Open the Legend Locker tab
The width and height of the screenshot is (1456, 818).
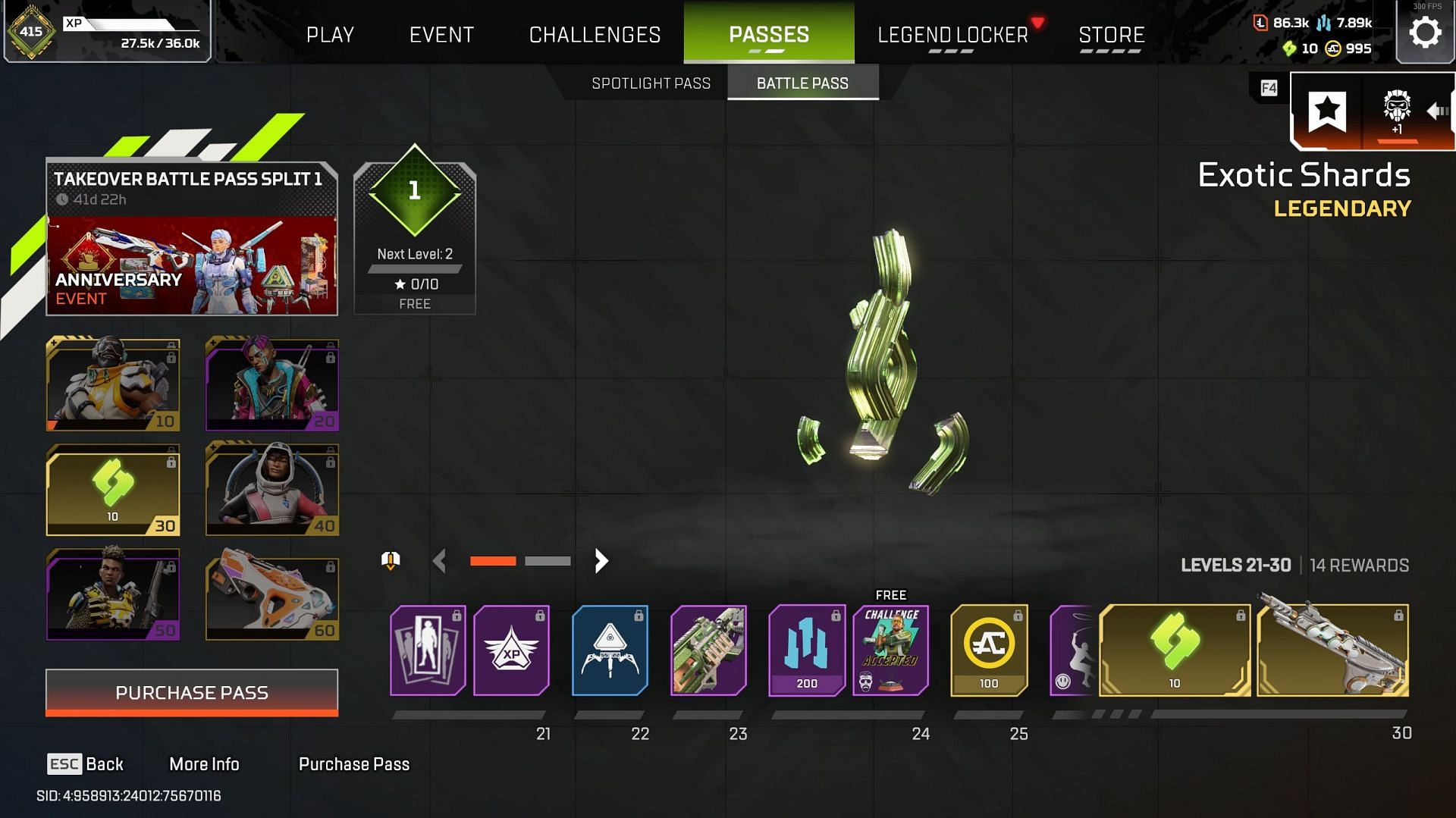point(952,35)
